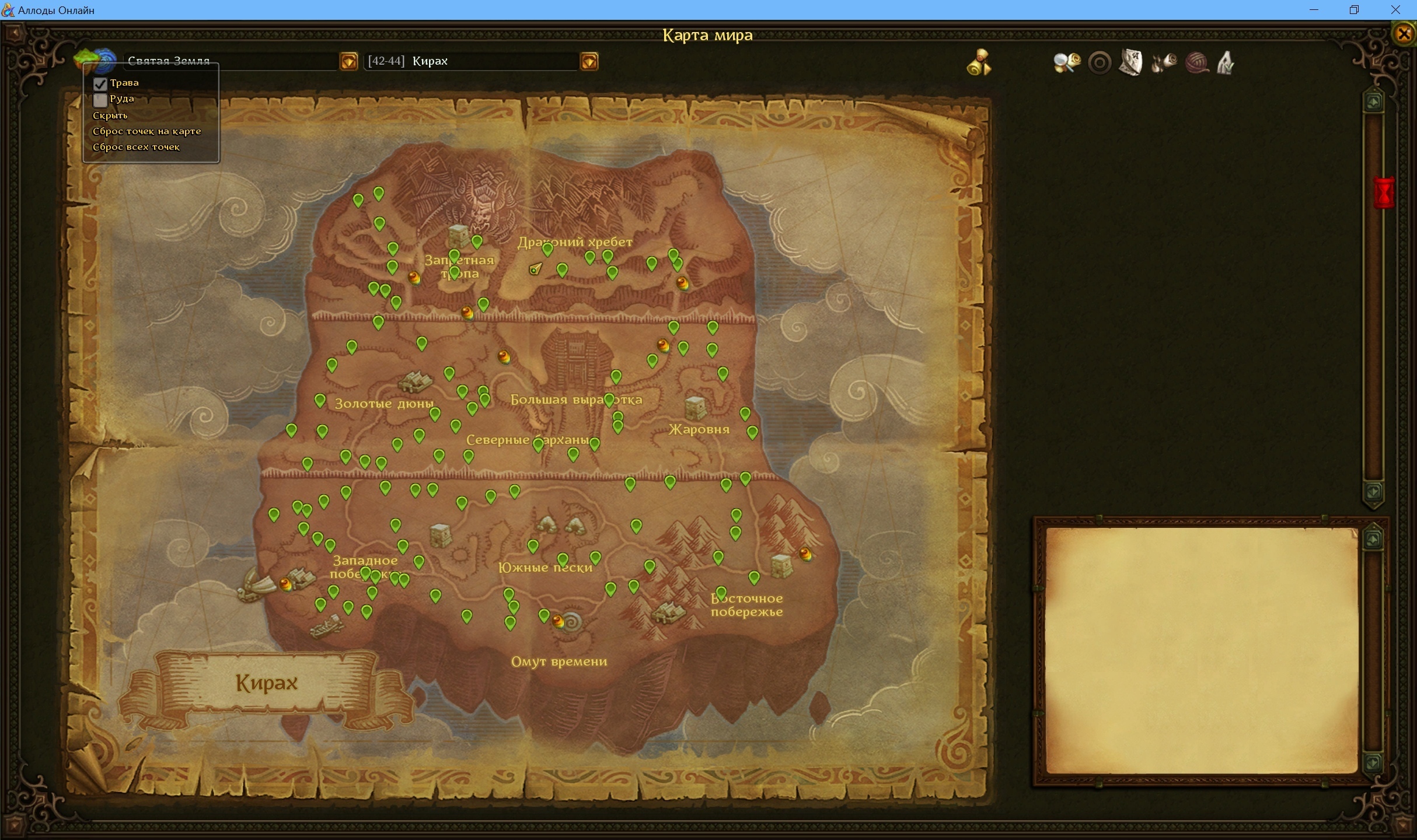Viewport: 1417px width, 840px height.
Task: Click the magnifying glass and scroll icon
Action: (1066, 62)
